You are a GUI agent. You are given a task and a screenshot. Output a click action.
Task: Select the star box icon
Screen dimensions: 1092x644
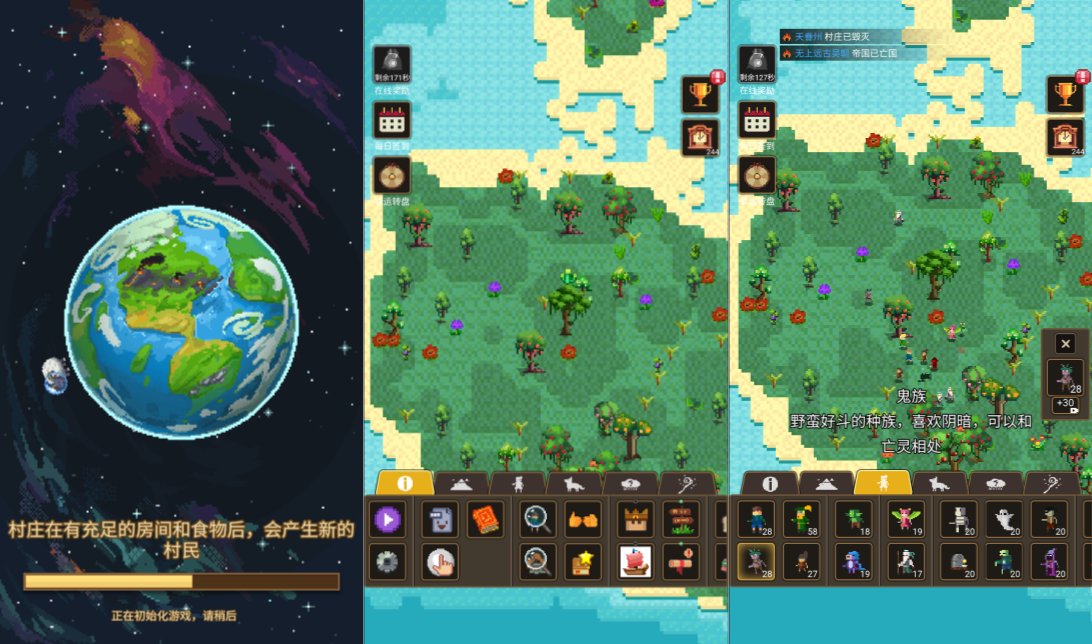point(583,562)
